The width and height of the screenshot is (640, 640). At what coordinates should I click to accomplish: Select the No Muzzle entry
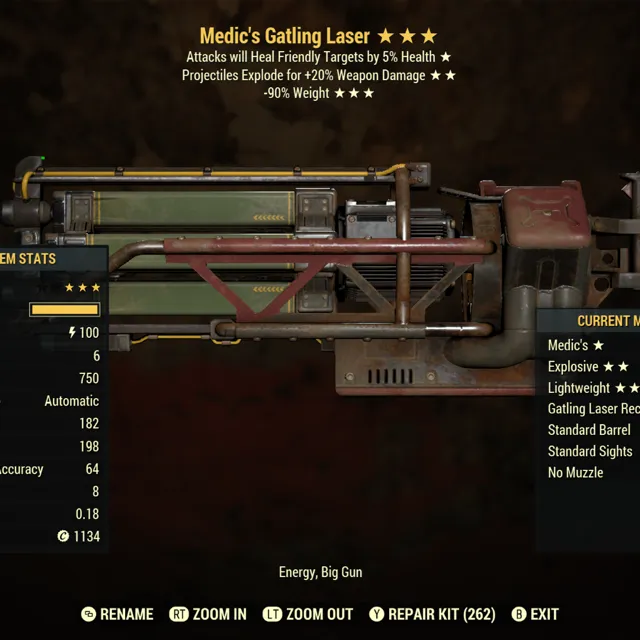click(576, 472)
